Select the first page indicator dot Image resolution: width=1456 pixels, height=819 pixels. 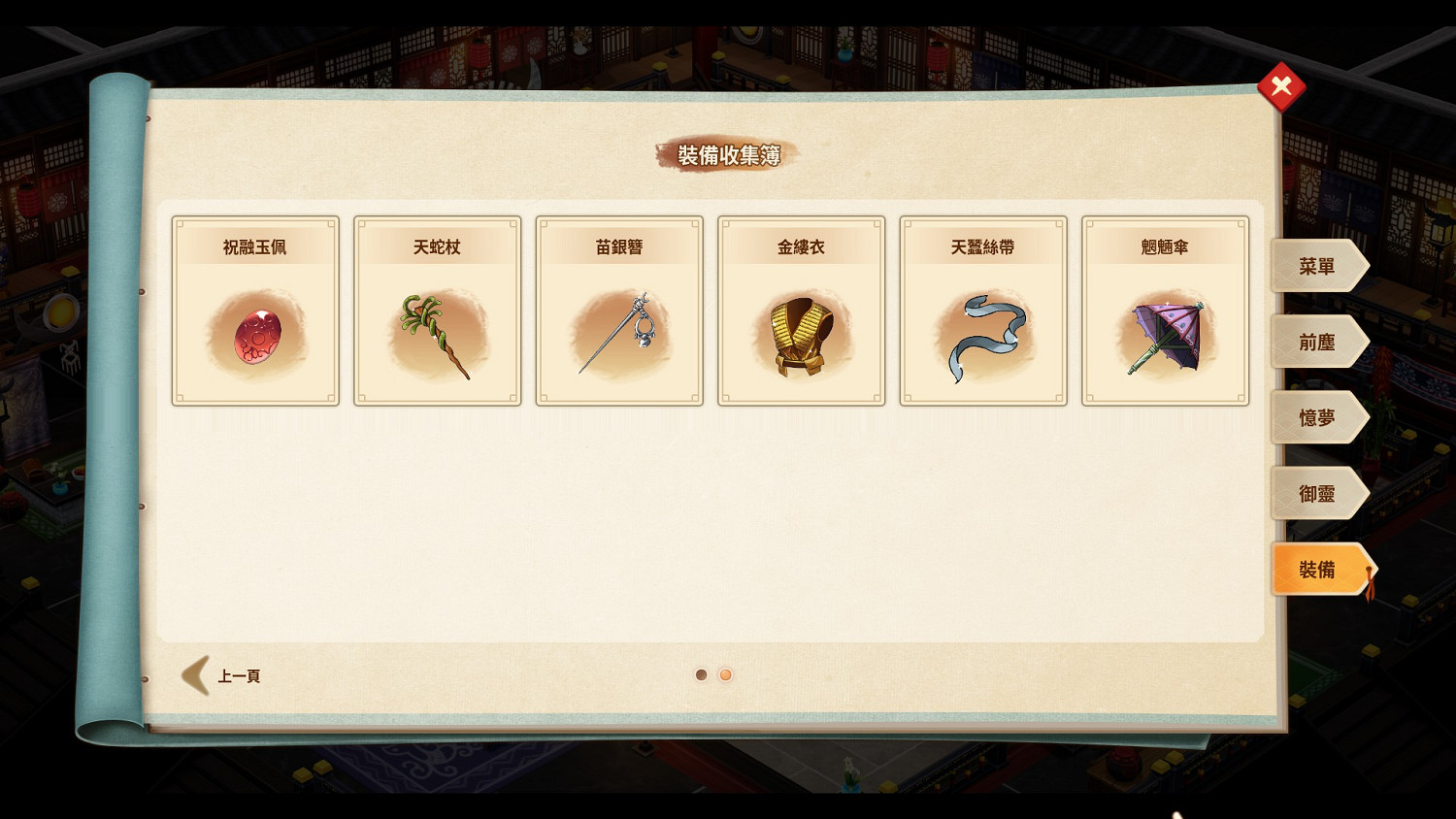pyautogui.click(x=701, y=673)
